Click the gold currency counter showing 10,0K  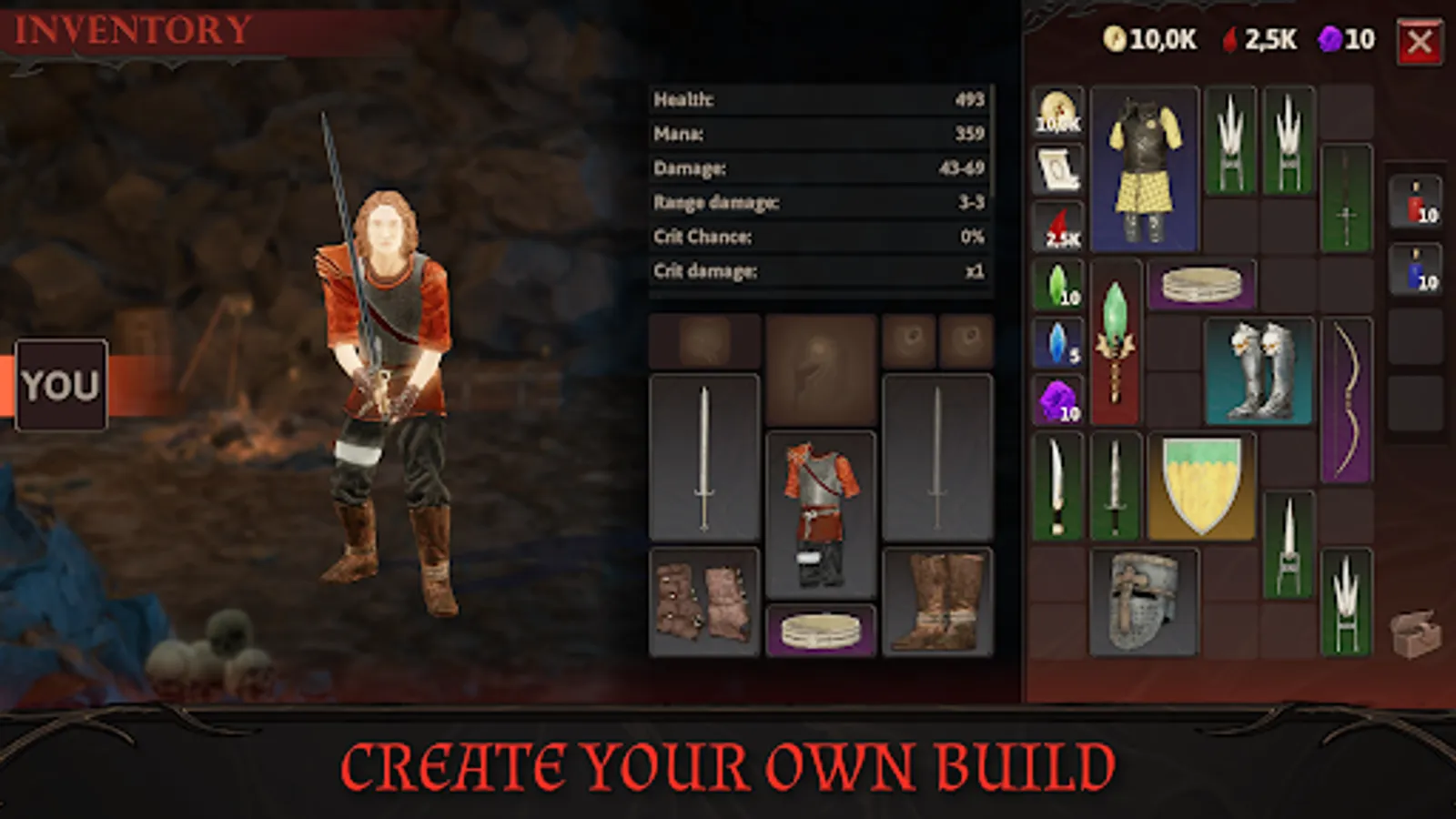coord(1149,38)
